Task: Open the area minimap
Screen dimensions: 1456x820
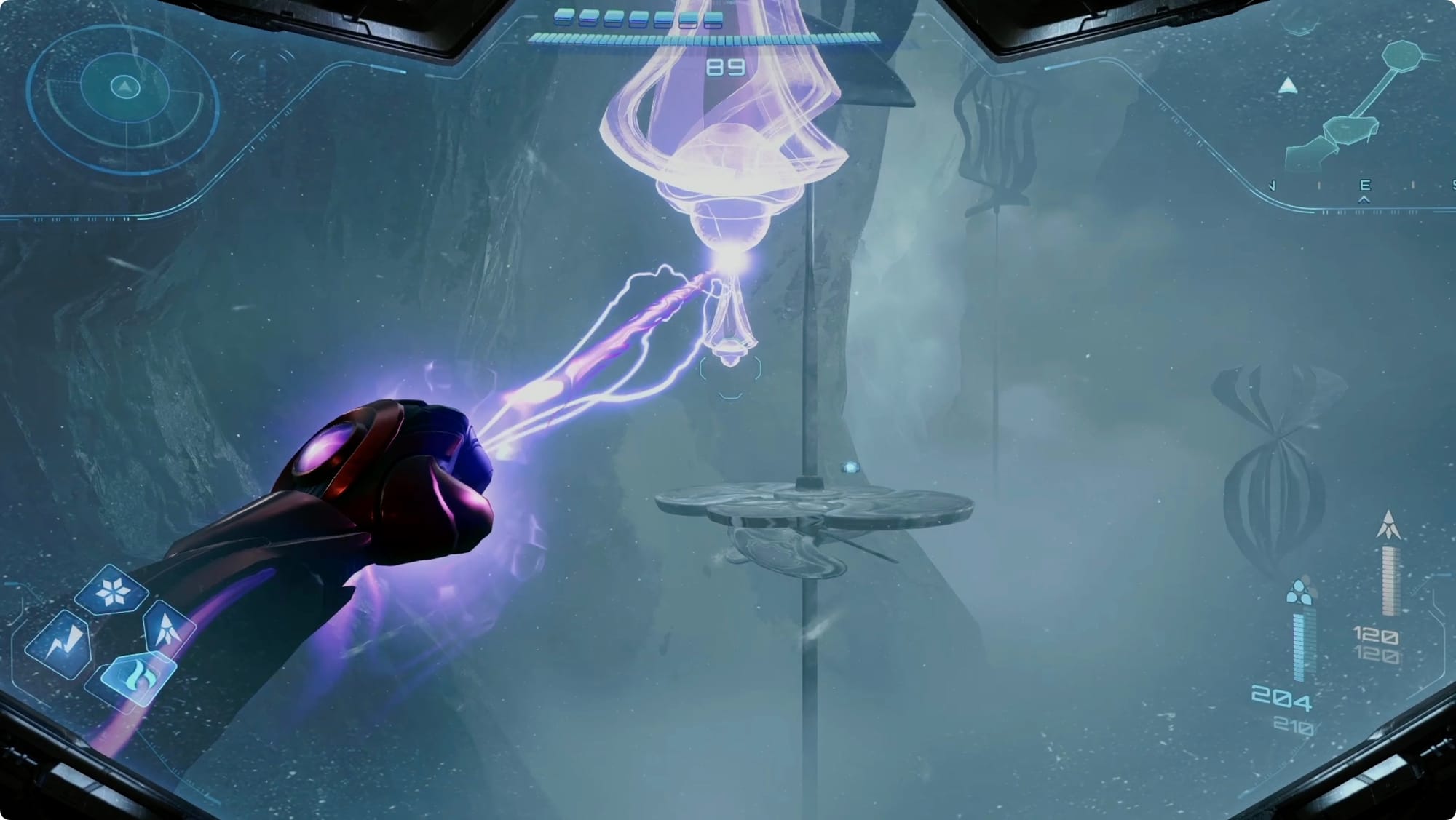Action: 1356,109
